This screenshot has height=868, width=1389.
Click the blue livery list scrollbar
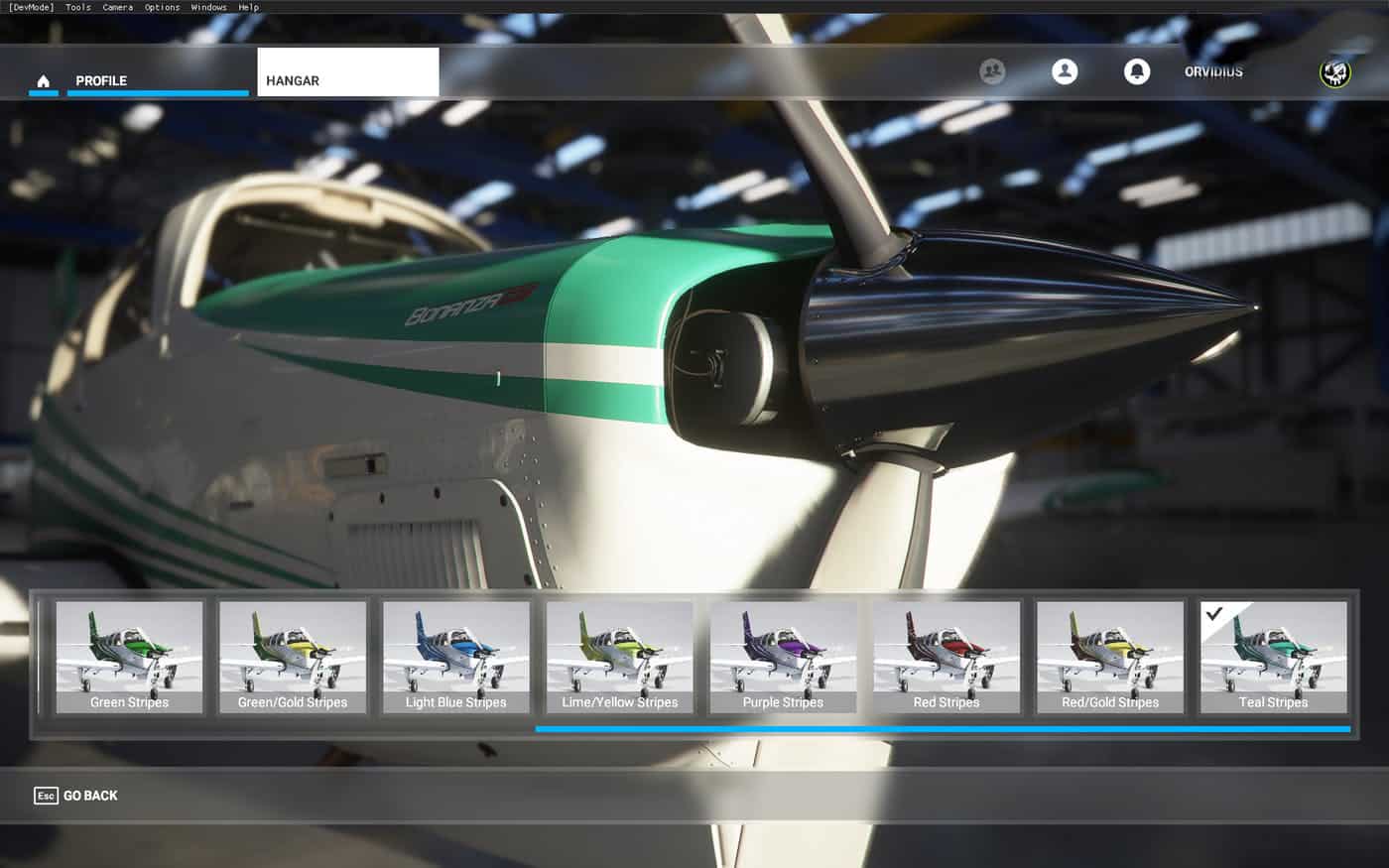coord(943,729)
